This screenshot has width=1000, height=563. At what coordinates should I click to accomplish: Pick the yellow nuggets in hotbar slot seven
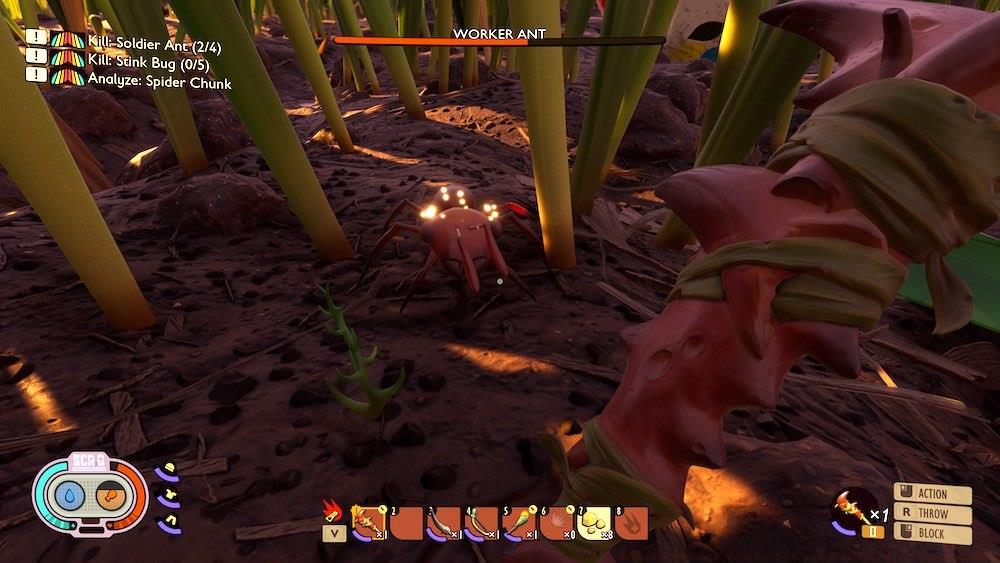tap(595, 522)
